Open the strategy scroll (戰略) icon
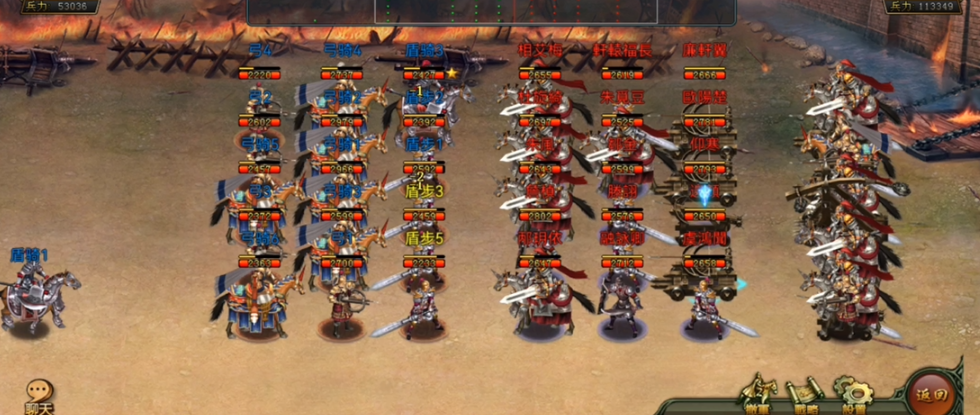The height and width of the screenshot is (415, 980). pos(803,393)
